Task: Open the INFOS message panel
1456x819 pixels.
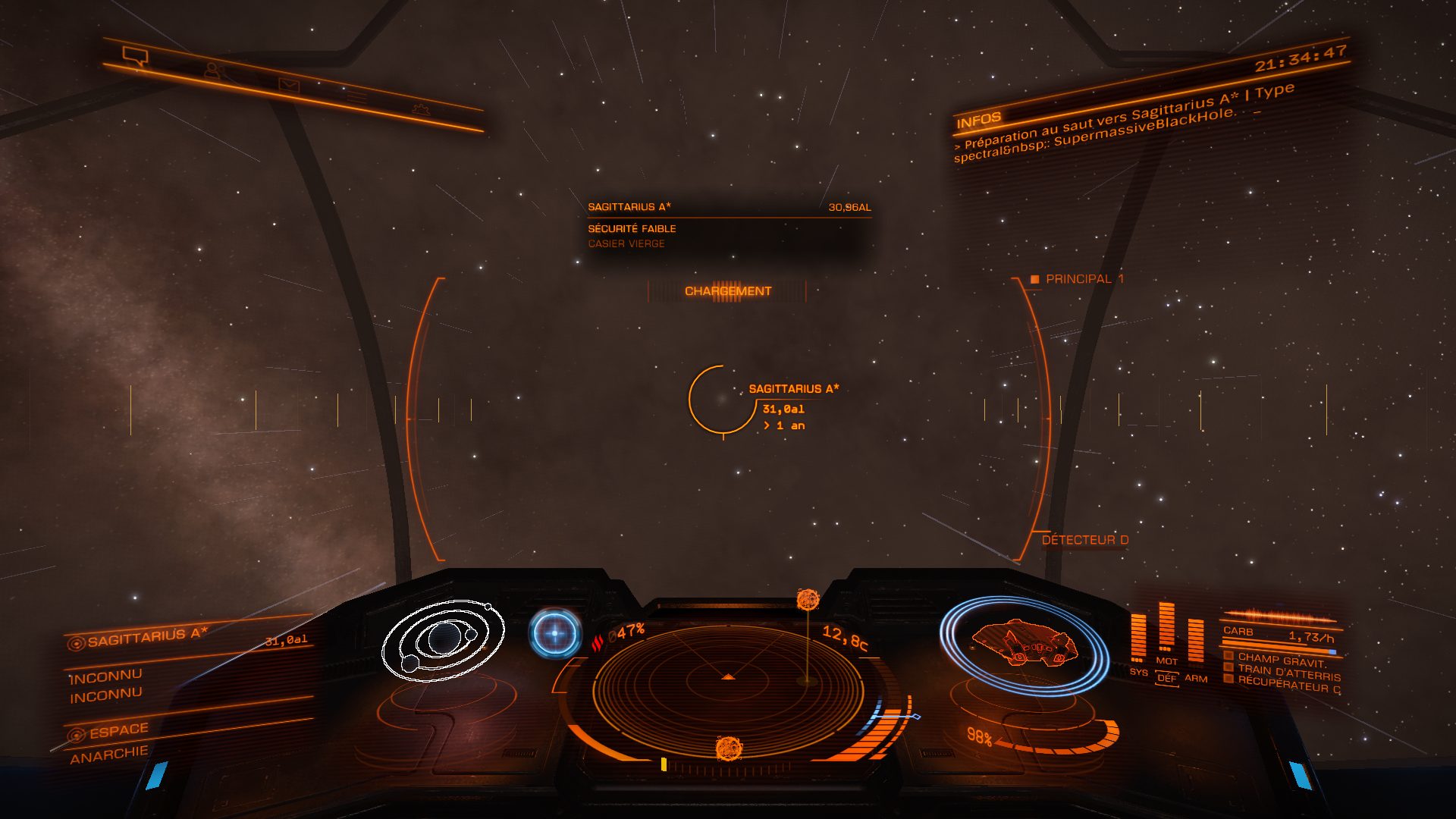Action: (x=979, y=120)
